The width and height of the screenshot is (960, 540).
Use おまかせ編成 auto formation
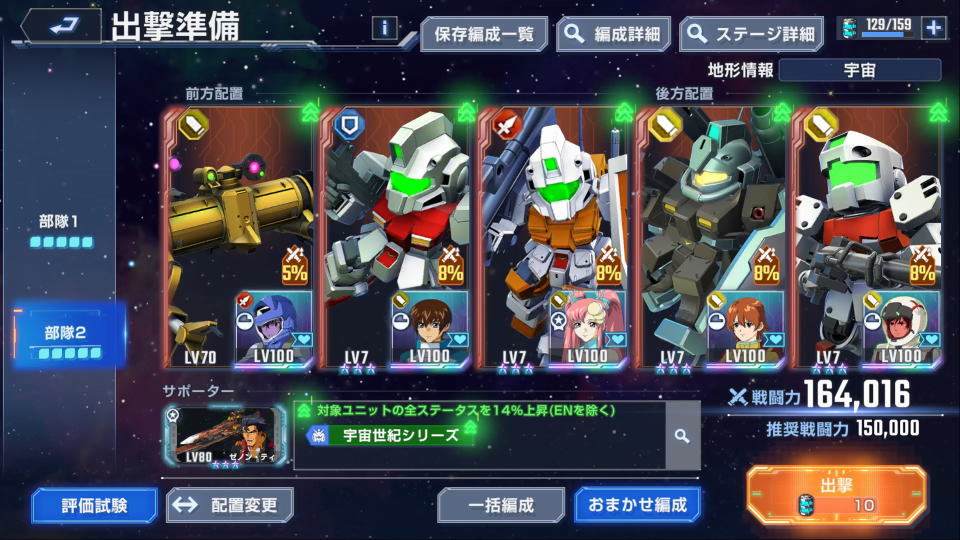pos(636,505)
